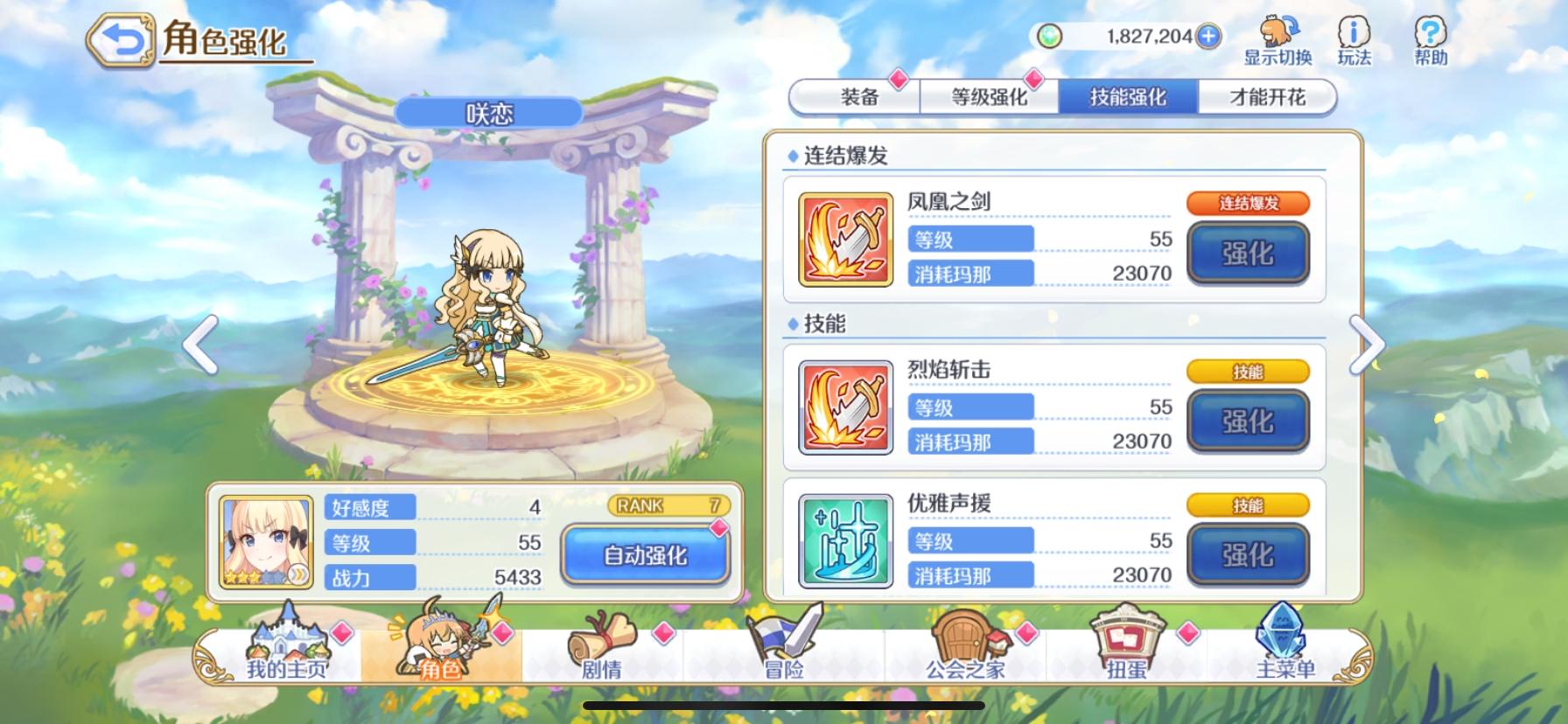The height and width of the screenshot is (724, 1568).
Task: Open the 等级强化 tab
Action: pyautogui.click(x=989, y=97)
